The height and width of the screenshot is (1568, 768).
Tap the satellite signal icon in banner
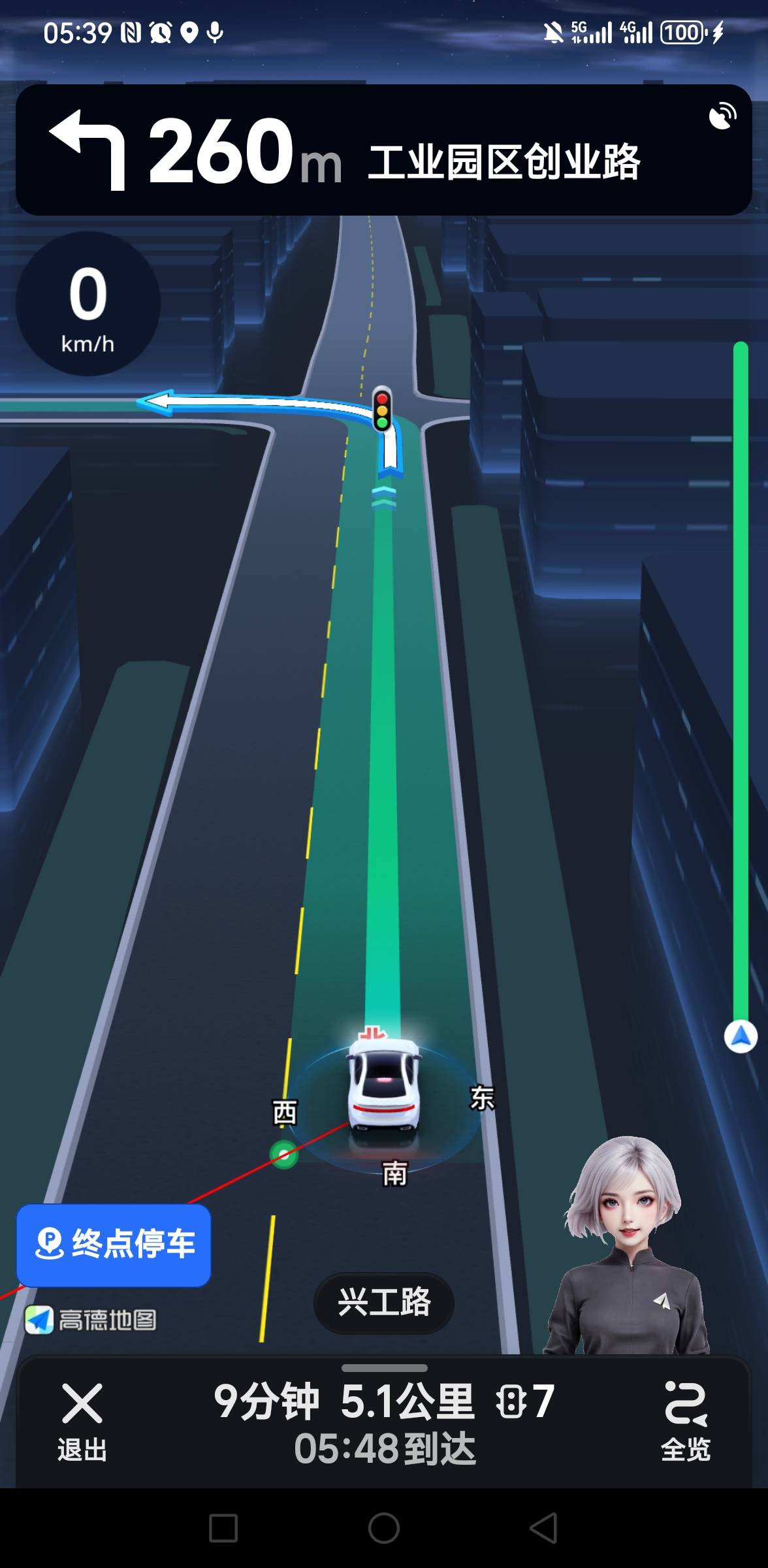coord(722,116)
